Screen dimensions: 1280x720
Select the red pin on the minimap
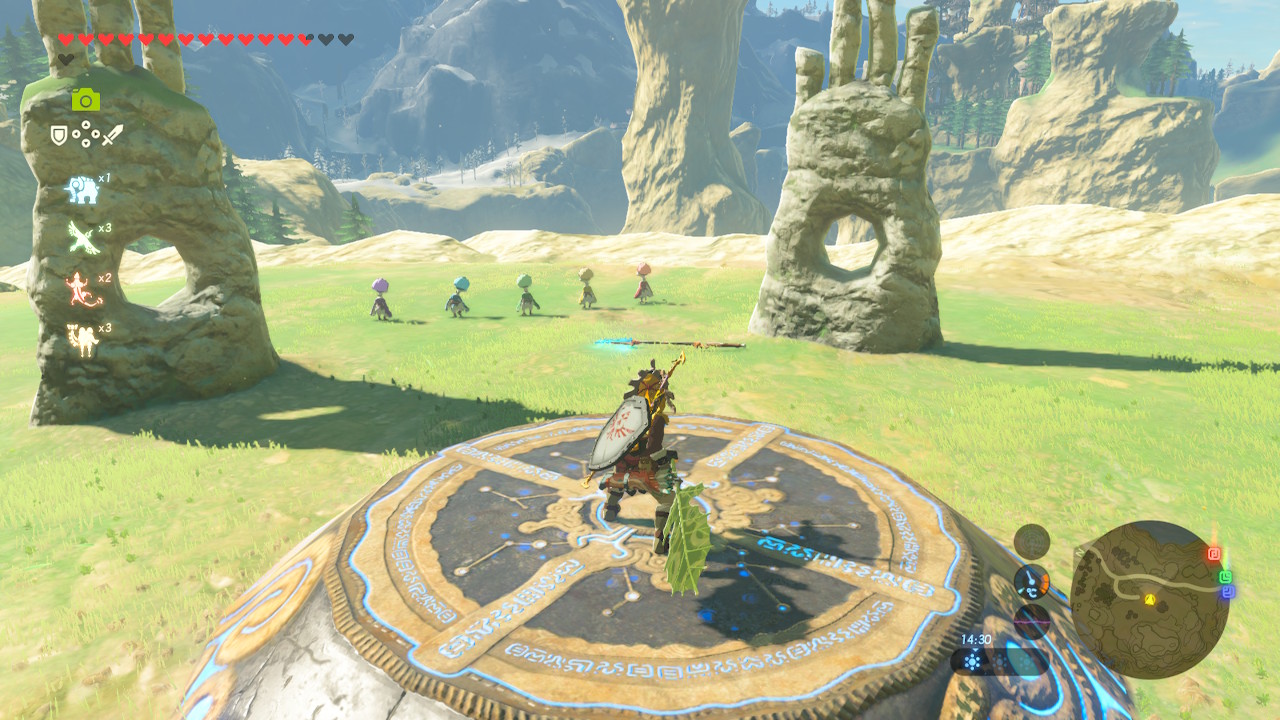(1214, 553)
